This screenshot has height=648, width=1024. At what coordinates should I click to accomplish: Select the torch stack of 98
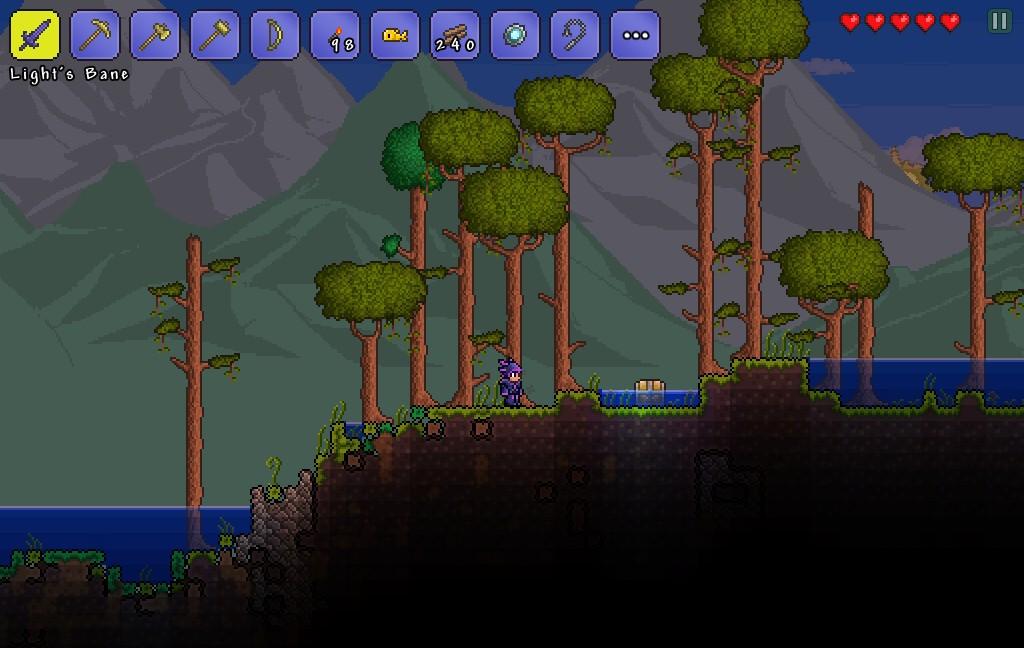335,35
